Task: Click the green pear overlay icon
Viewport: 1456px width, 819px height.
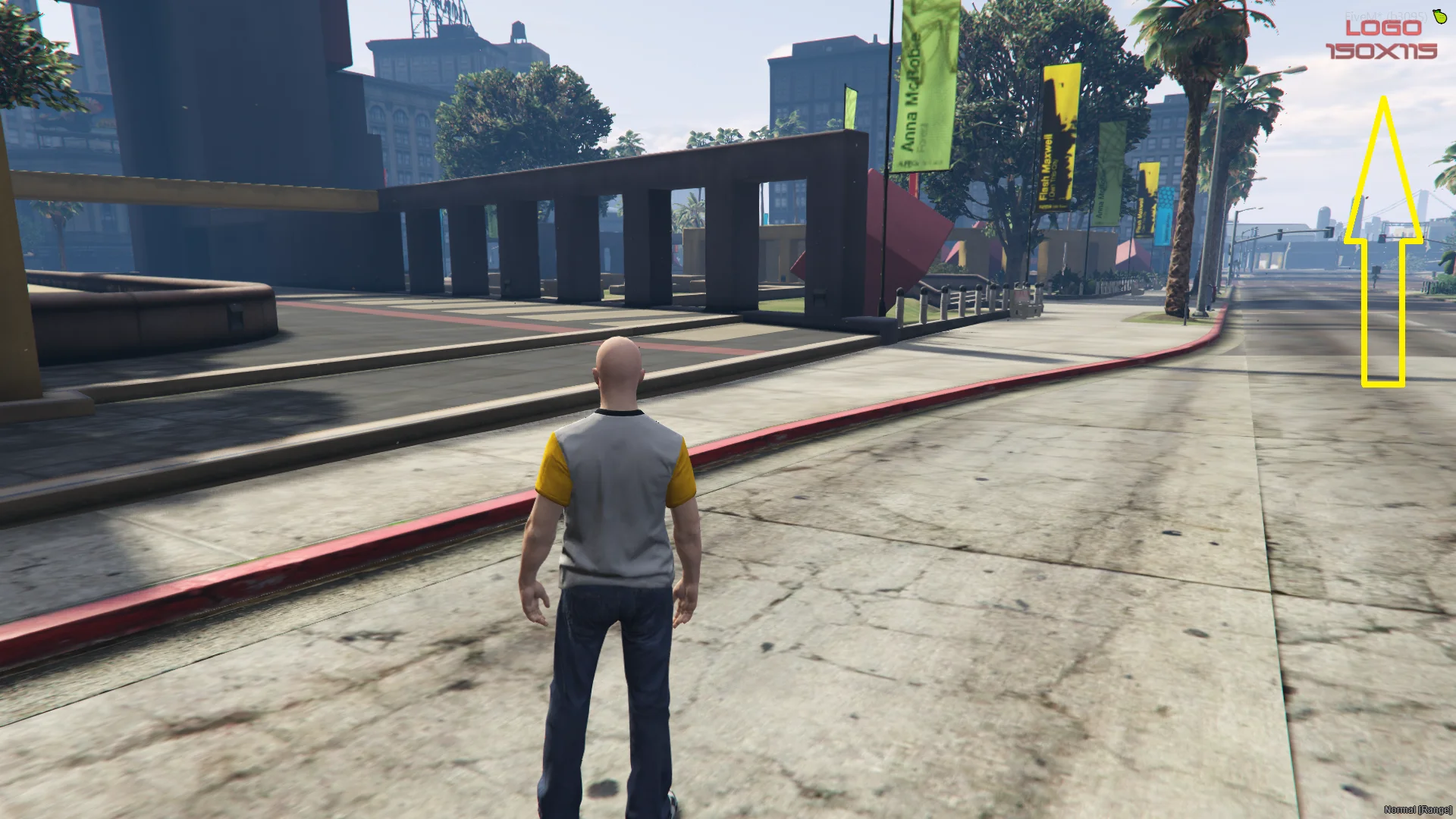Action: [1439, 15]
